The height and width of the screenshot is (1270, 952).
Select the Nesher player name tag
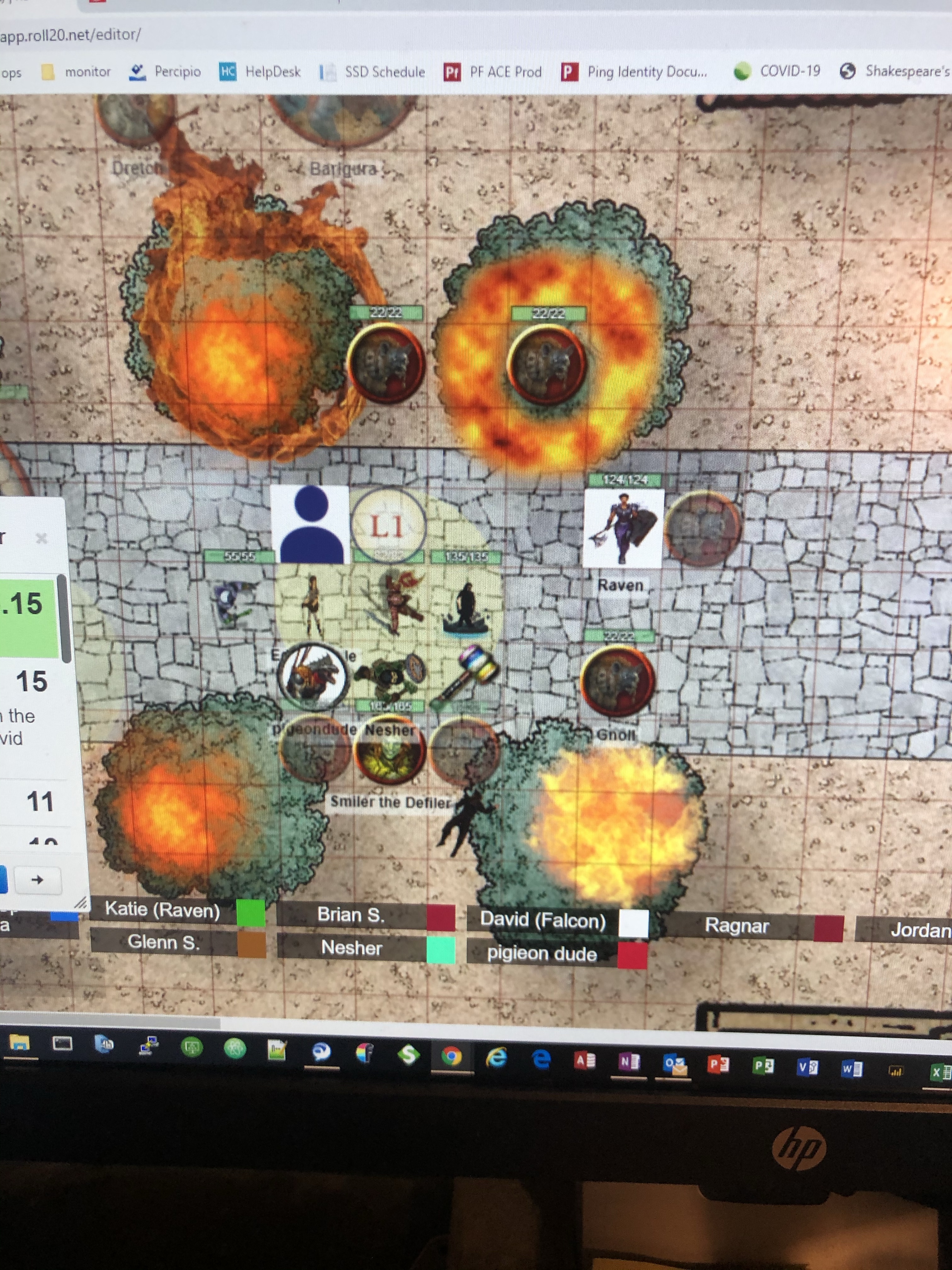pyautogui.click(x=351, y=947)
